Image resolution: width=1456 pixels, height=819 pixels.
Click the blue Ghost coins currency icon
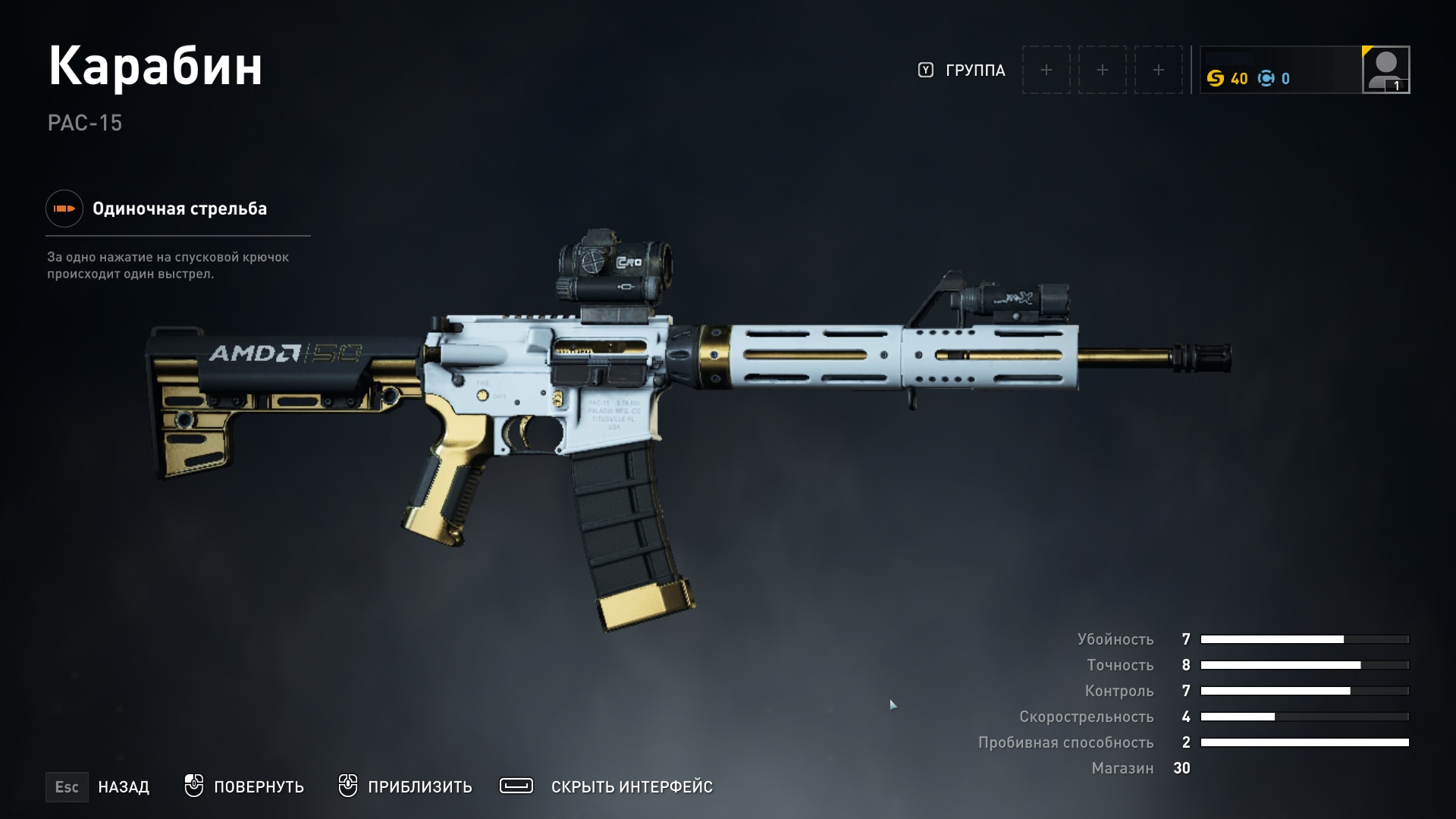[1265, 77]
